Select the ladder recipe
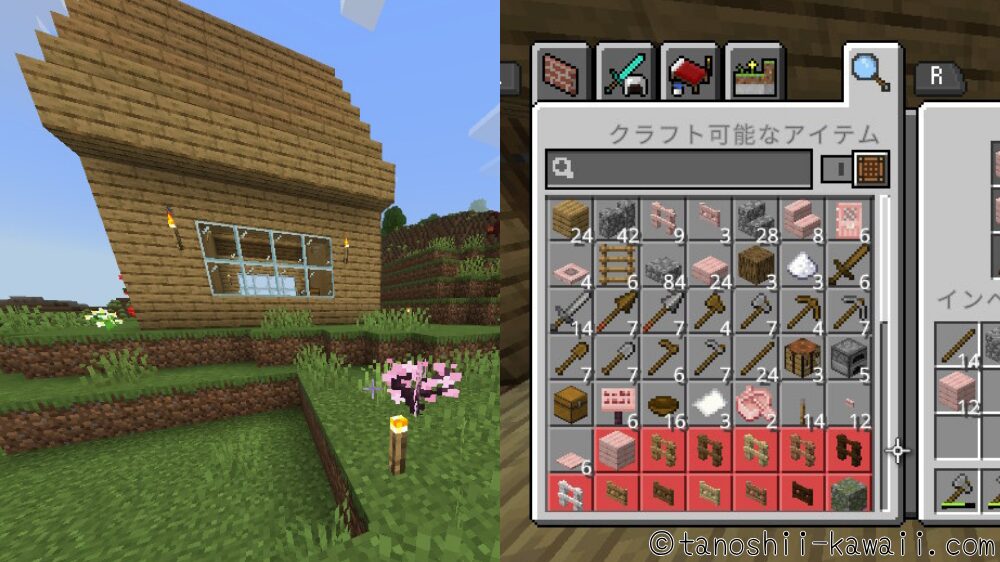1000x562 pixels. tap(614, 266)
